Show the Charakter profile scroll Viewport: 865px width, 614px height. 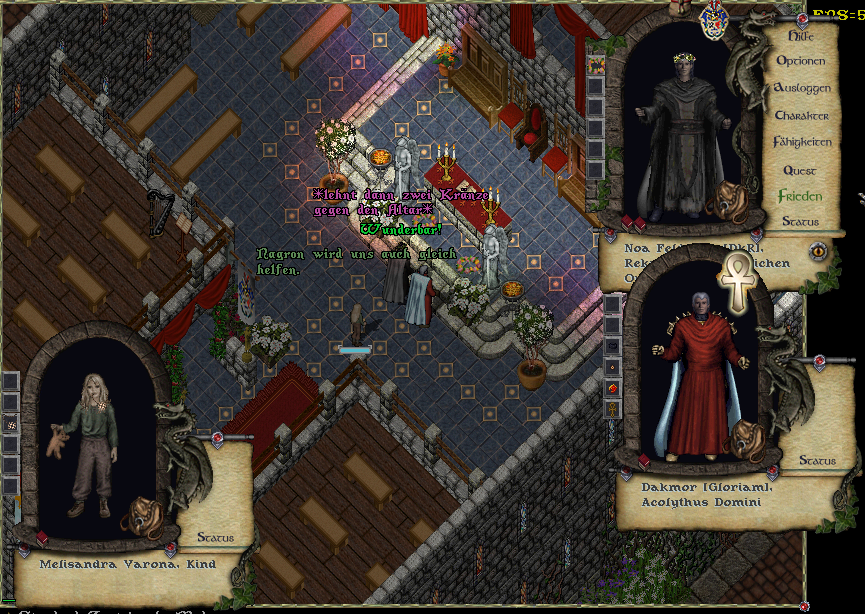click(x=802, y=116)
